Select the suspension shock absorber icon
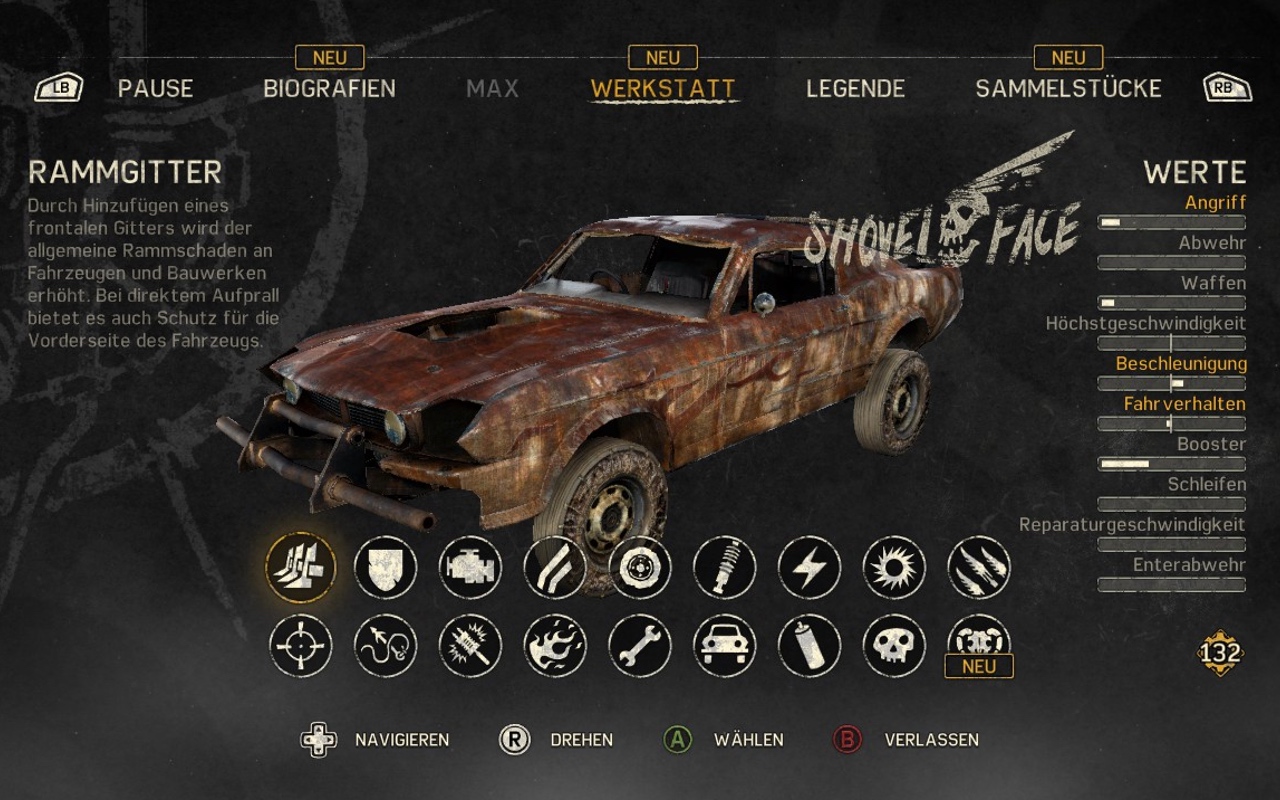1280x800 pixels. [725, 567]
